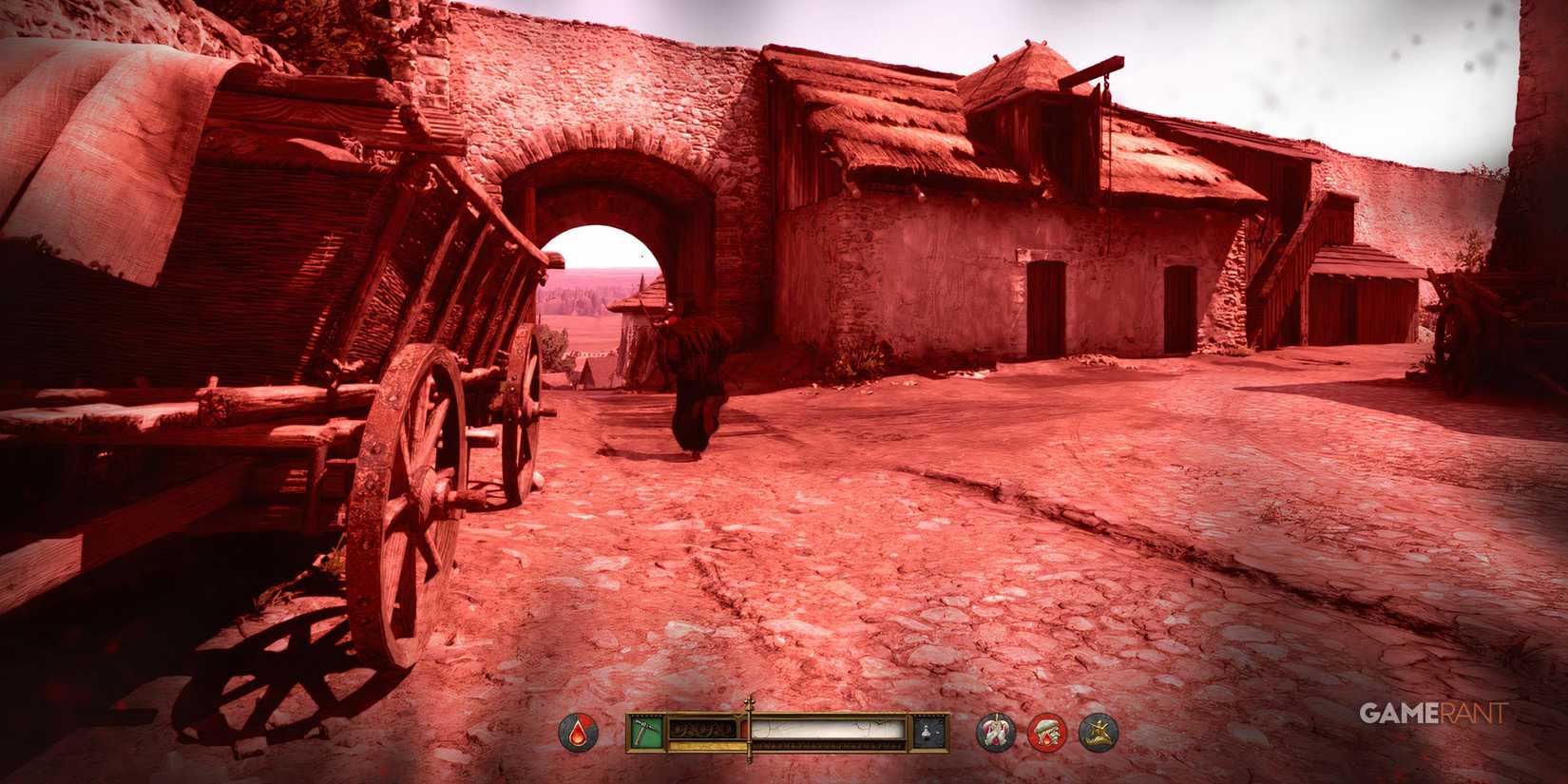The height and width of the screenshot is (784, 1568).
Task: Click the crossed-weapons combat readiness icon
Action: coord(1100,730)
